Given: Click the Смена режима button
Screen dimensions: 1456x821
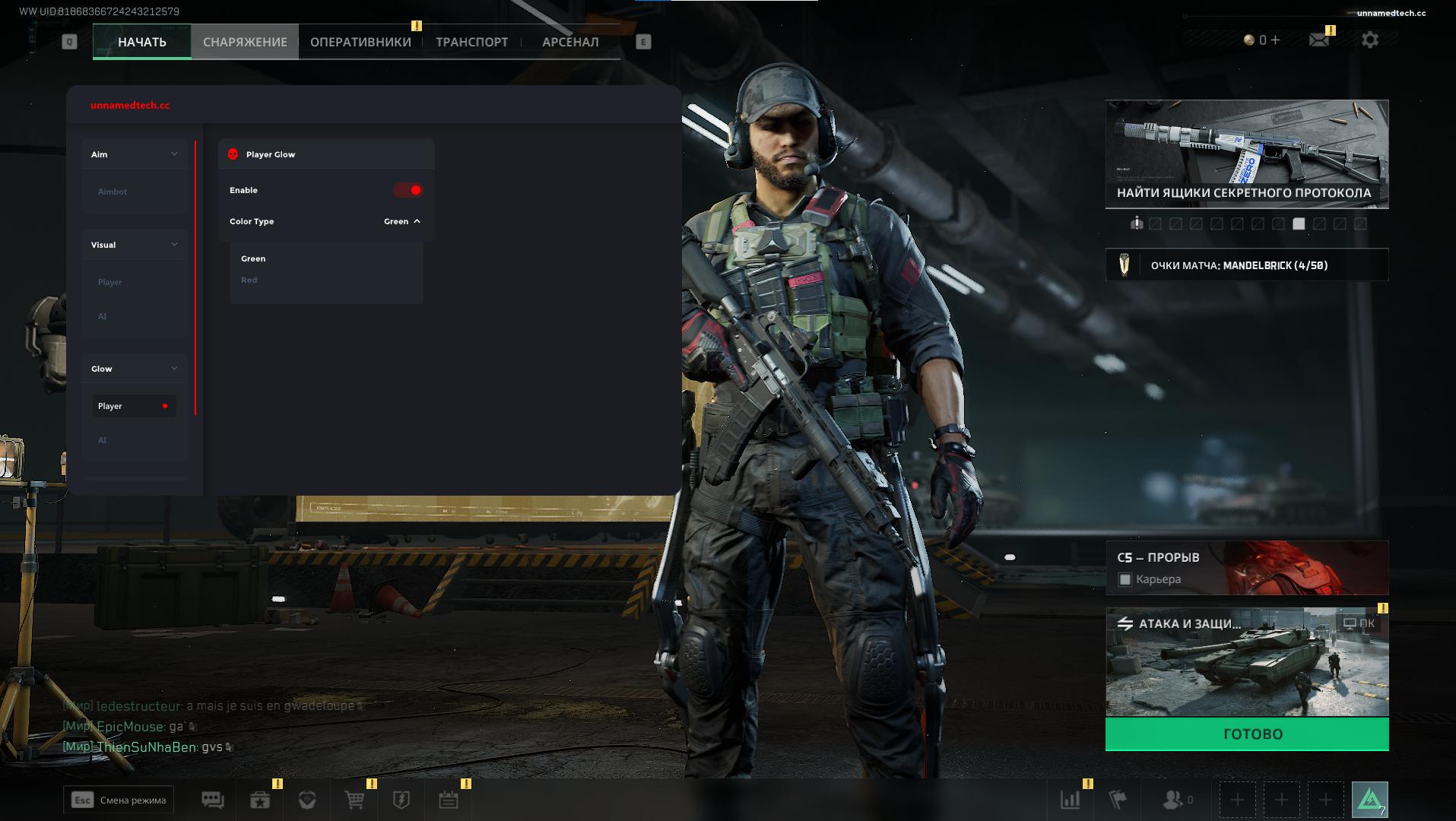Looking at the screenshot, I should pyautogui.click(x=119, y=800).
